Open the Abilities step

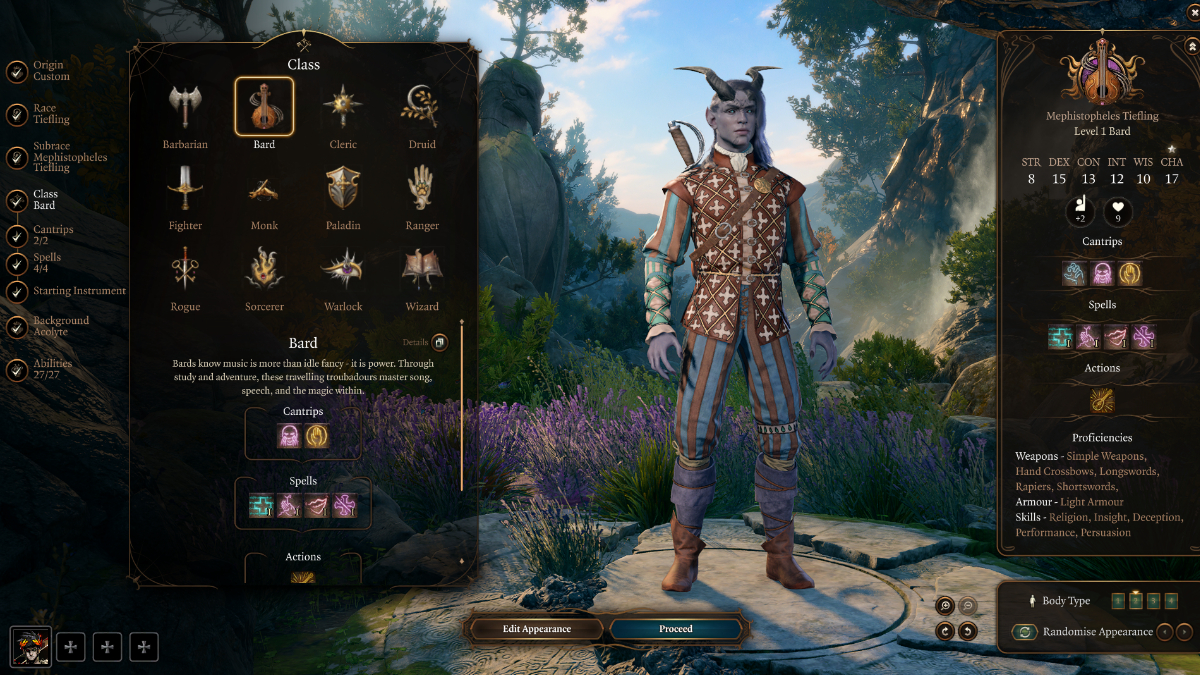coord(51,370)
